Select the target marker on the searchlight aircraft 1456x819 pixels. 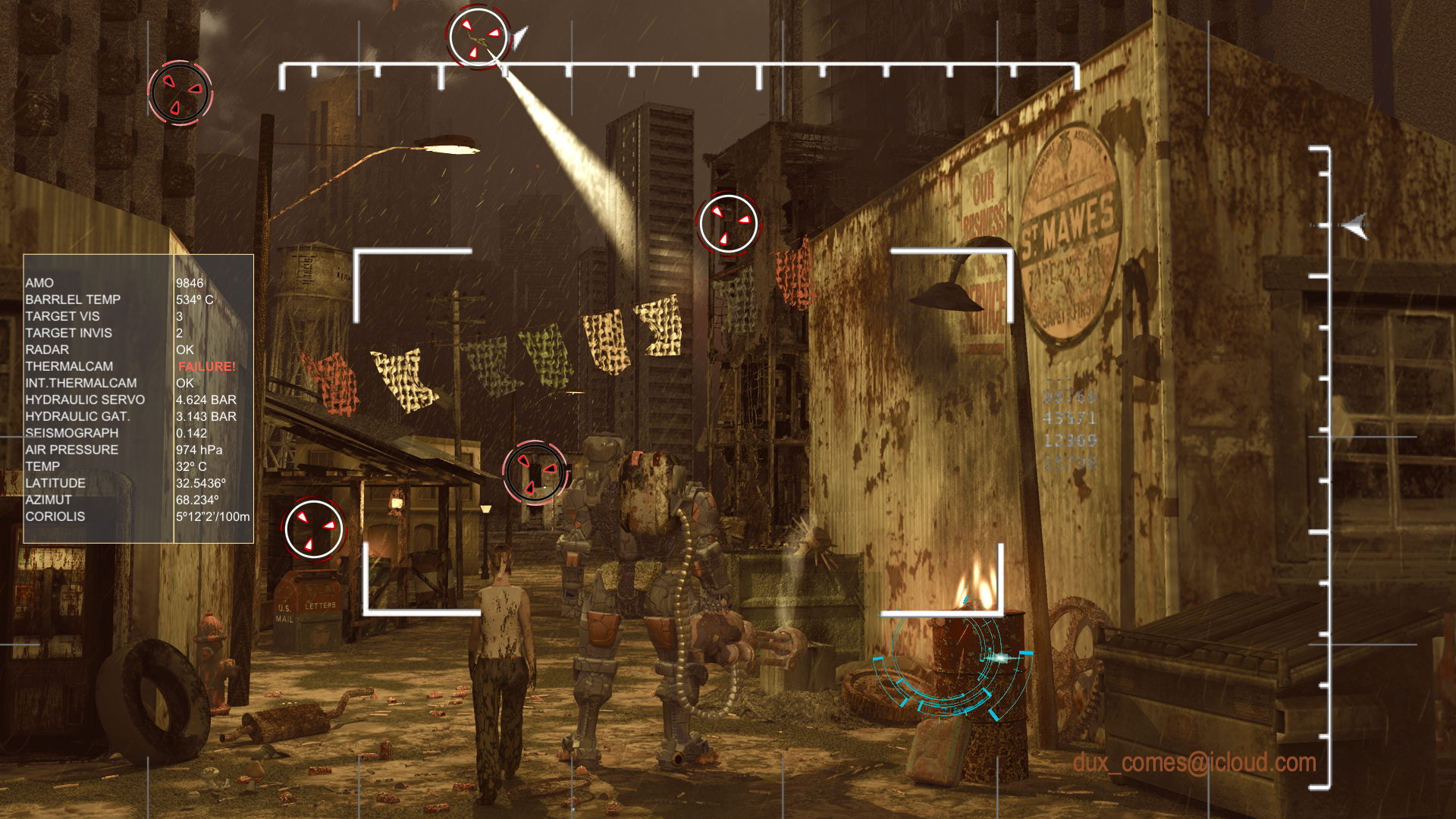pyautogui.click(x=478, y=37)
